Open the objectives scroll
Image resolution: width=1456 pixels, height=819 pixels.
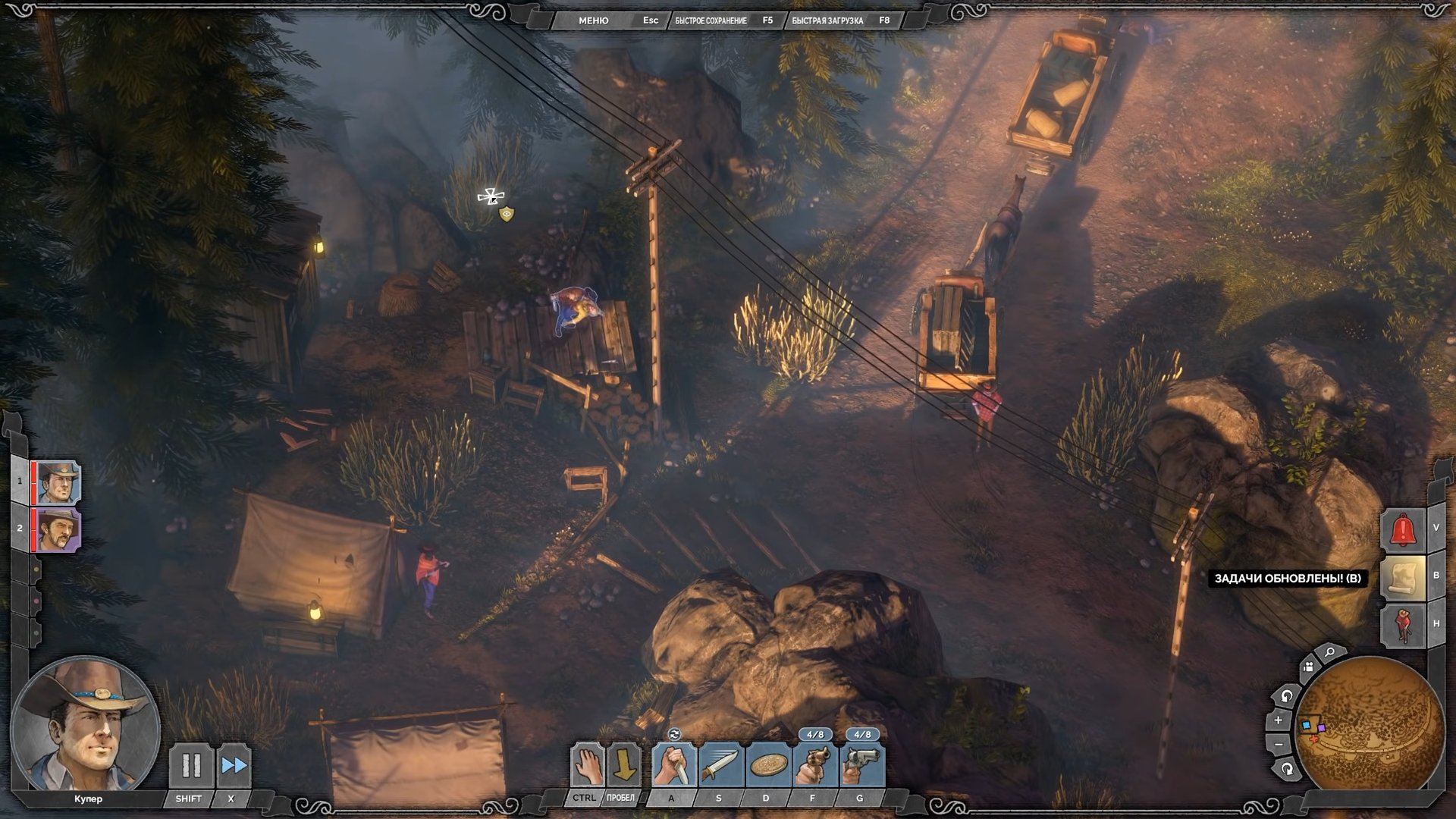coord(1403,578)
